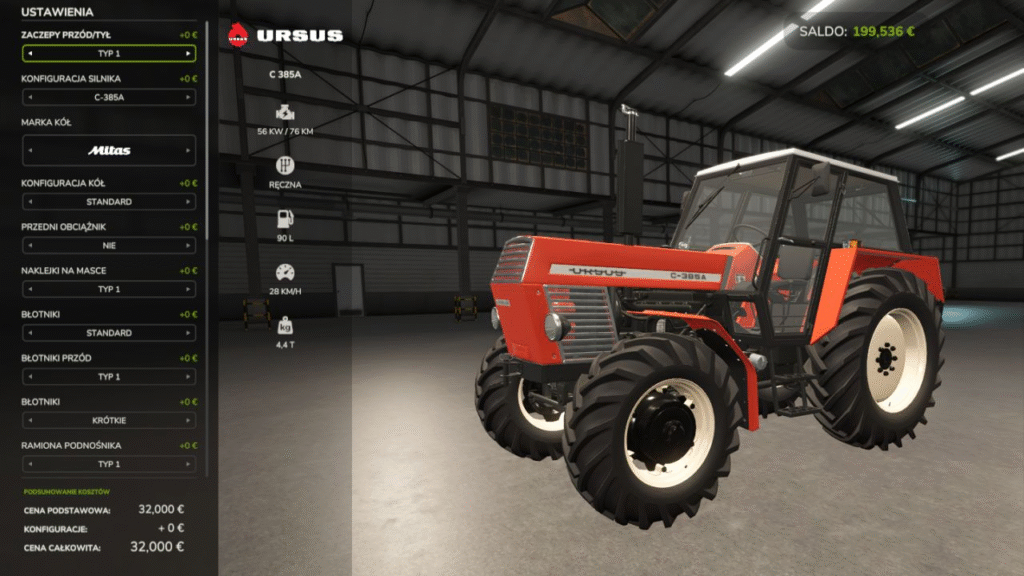Choose next engine in Konfiguracja silnika
Screen dimensions: 1024x576
(x=188, y=98)
